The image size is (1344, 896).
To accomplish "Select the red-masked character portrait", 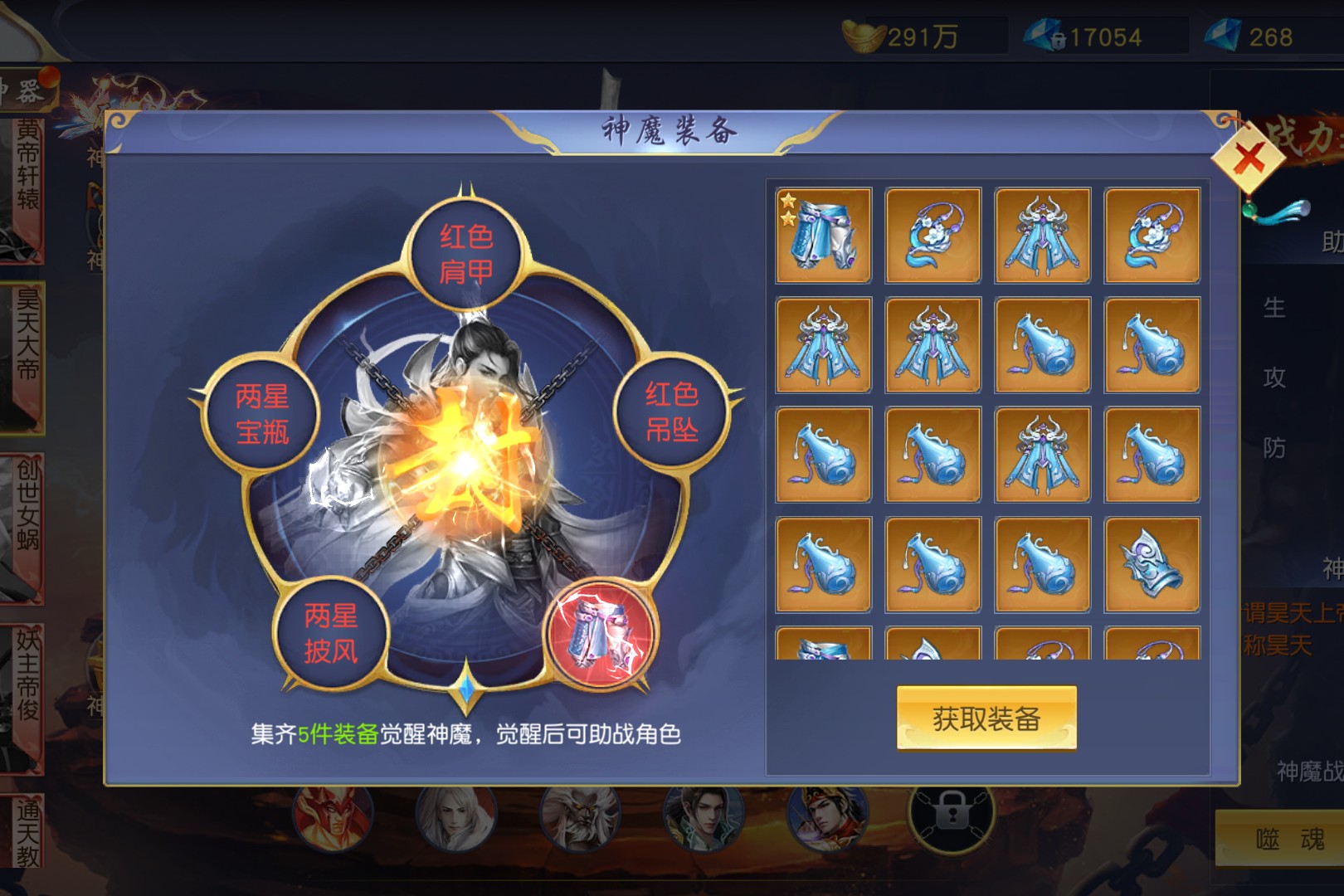I will coord(331,817).
